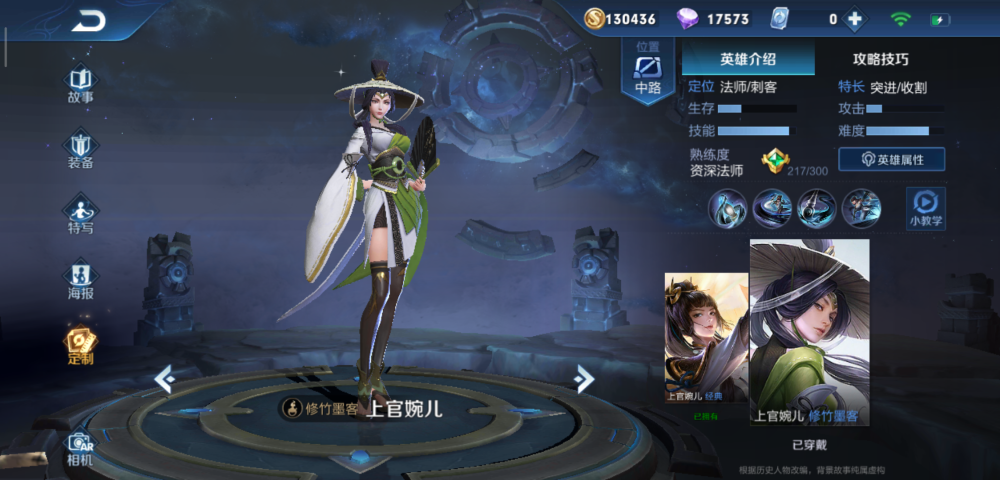This screenshot has height=480, width=1000.
Task: Click the gold coin currency icon
Action: [595, 19]
